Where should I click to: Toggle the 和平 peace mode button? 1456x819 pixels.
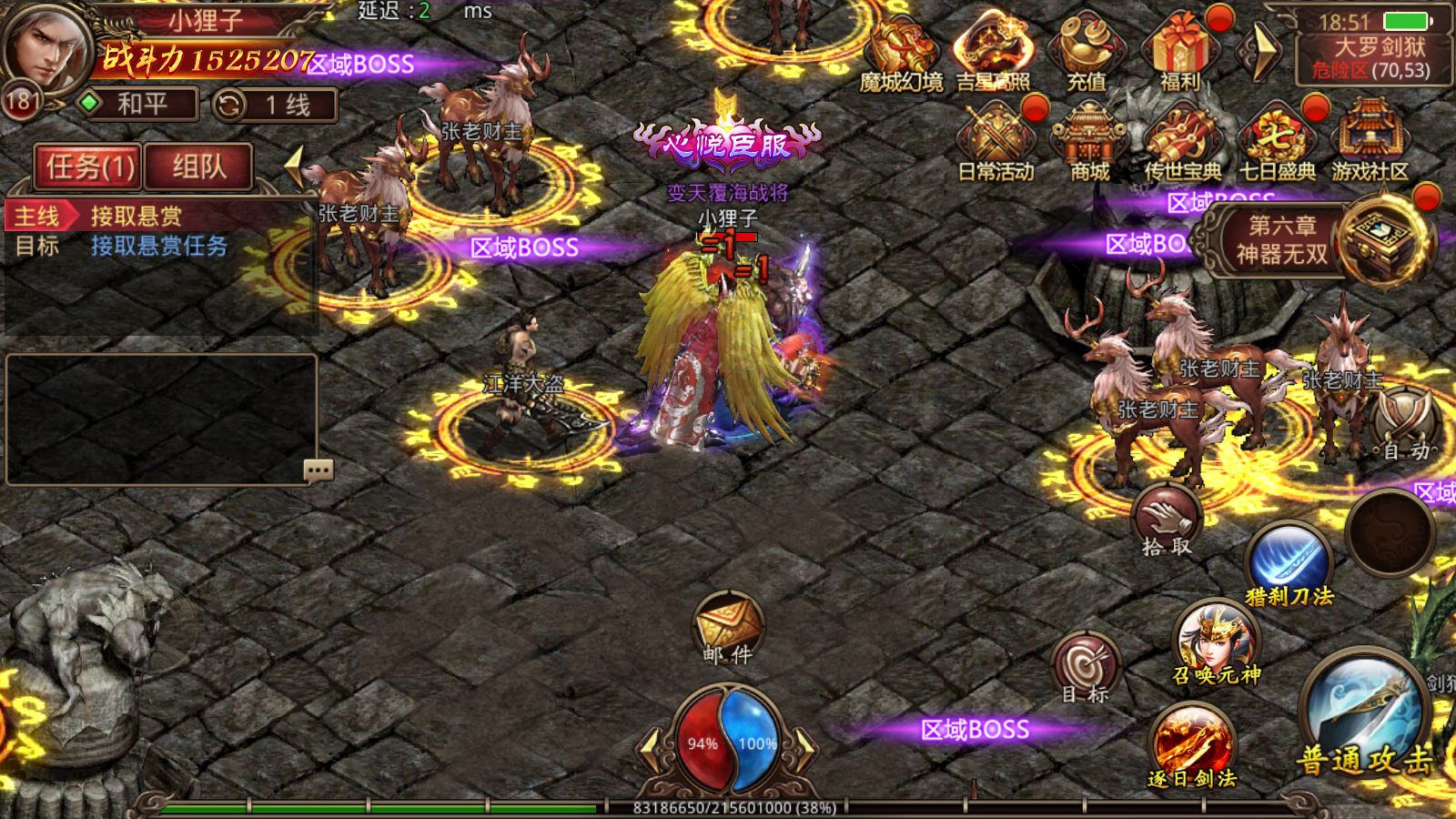tap(140, 104)
